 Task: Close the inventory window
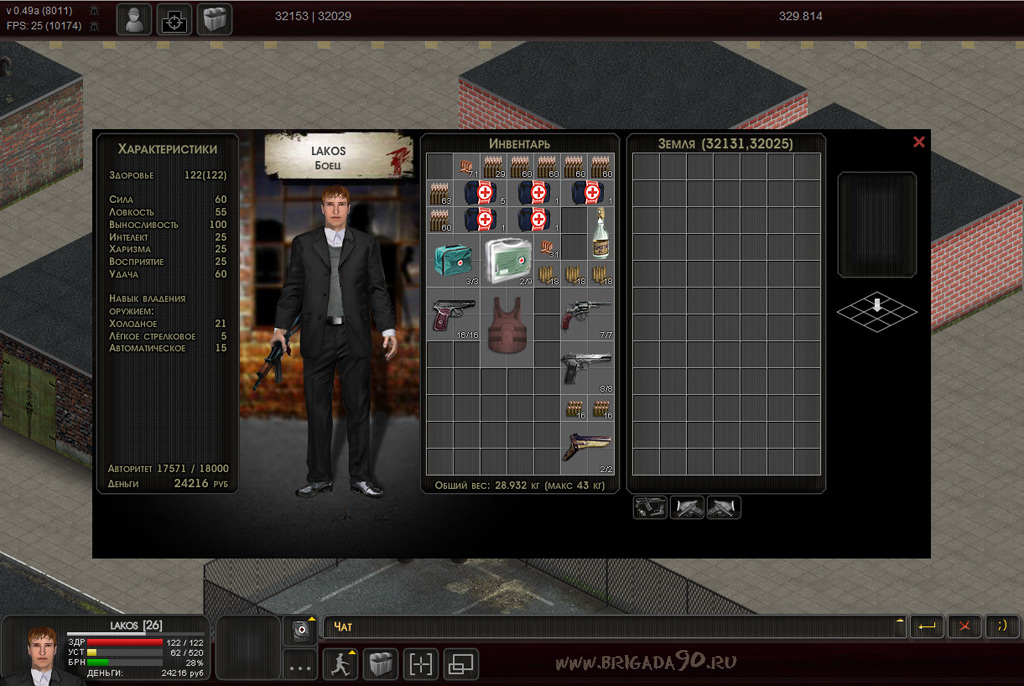[x=919, y=142]
